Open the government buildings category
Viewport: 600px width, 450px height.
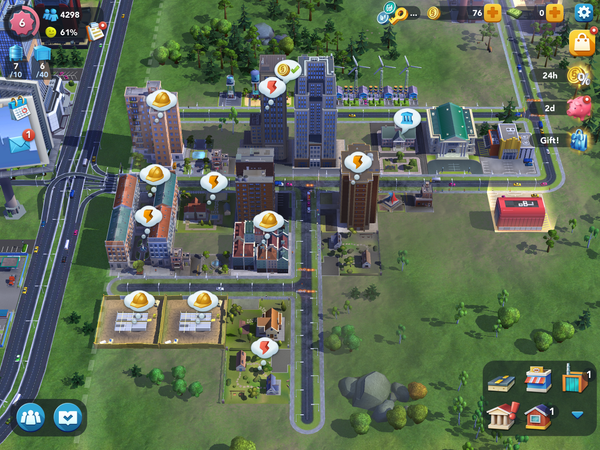click(x=501, y=415)
